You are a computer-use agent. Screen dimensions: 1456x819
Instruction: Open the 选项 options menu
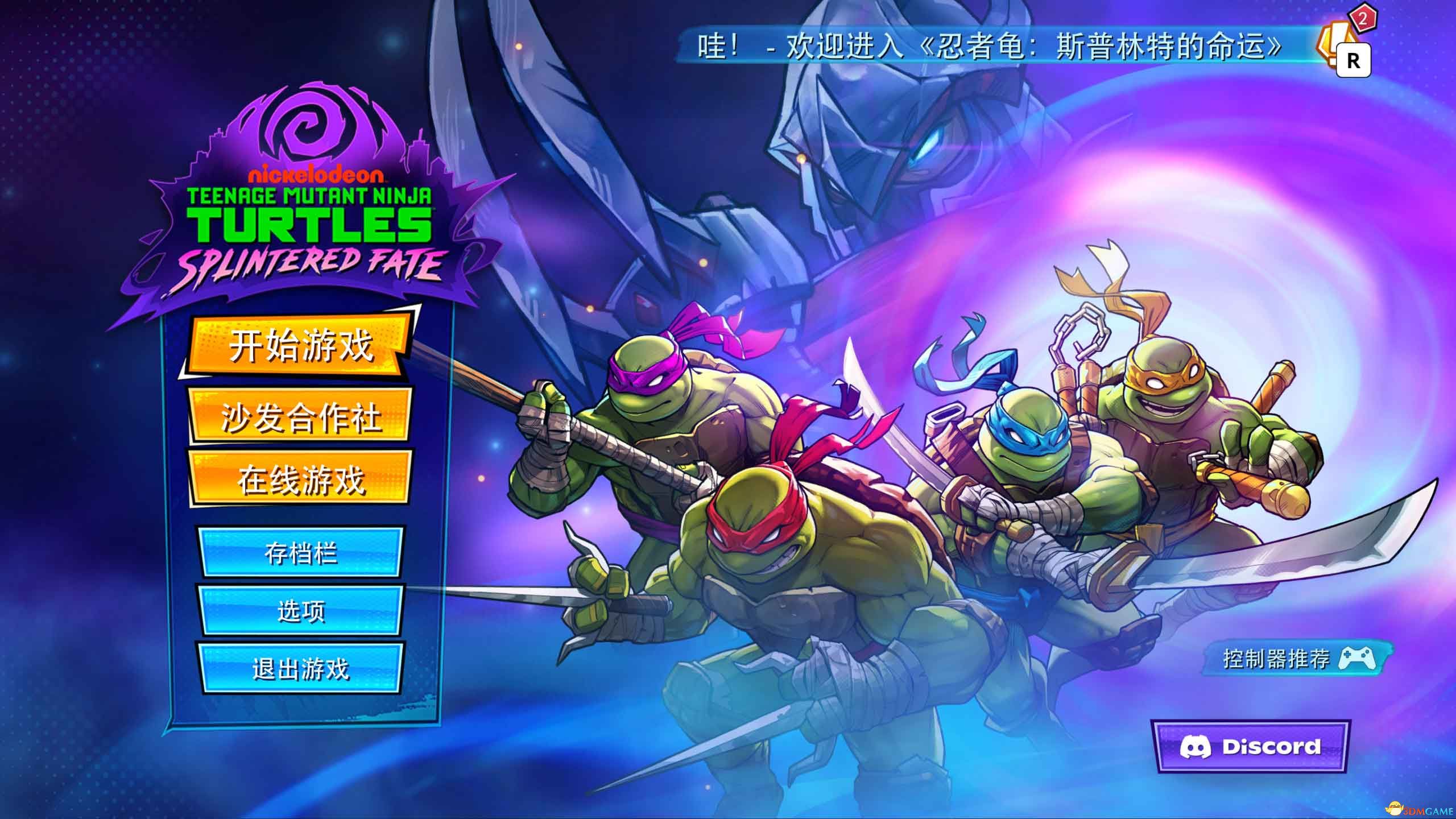(x=300, y=611)
